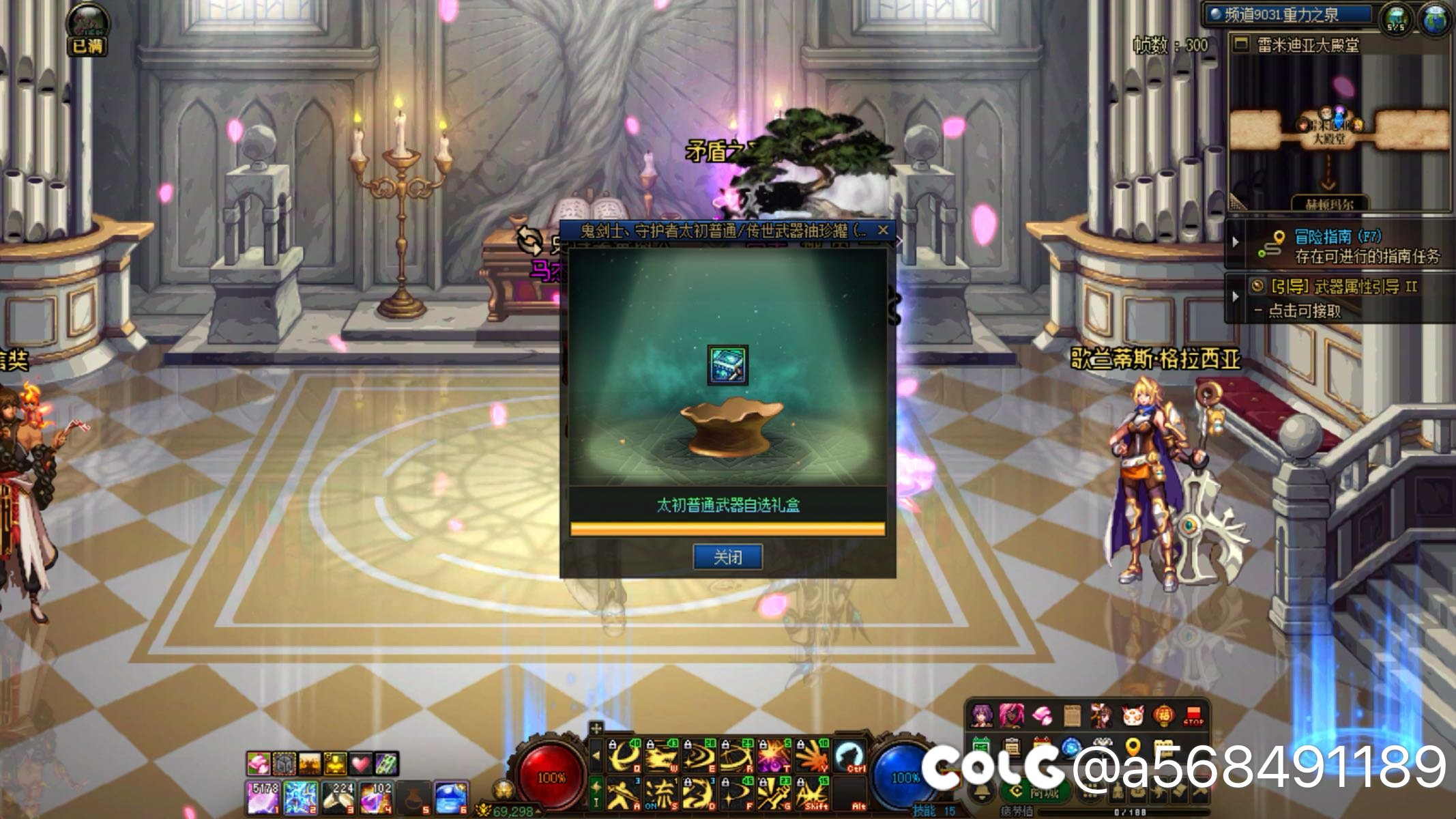Activate the 流 skill on the S key
Image resolution: width=1456 pixels, height=819 pixels.
pyautogui.click(x=660, y=794)
